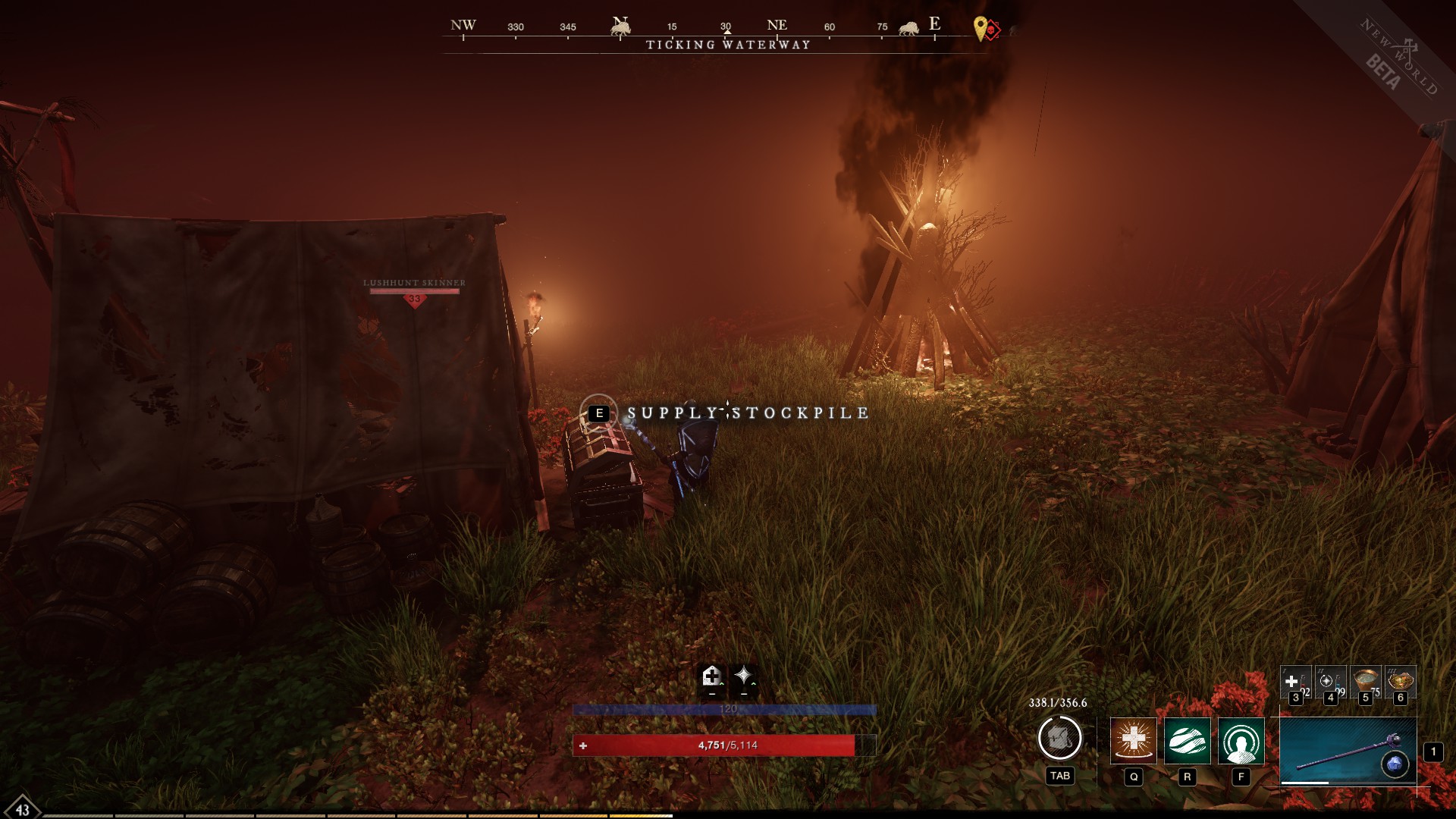Viewport: 1456px width, 819px height.
Task: Dismiss the star-shaped buff icon
Action: coord(743,676)
